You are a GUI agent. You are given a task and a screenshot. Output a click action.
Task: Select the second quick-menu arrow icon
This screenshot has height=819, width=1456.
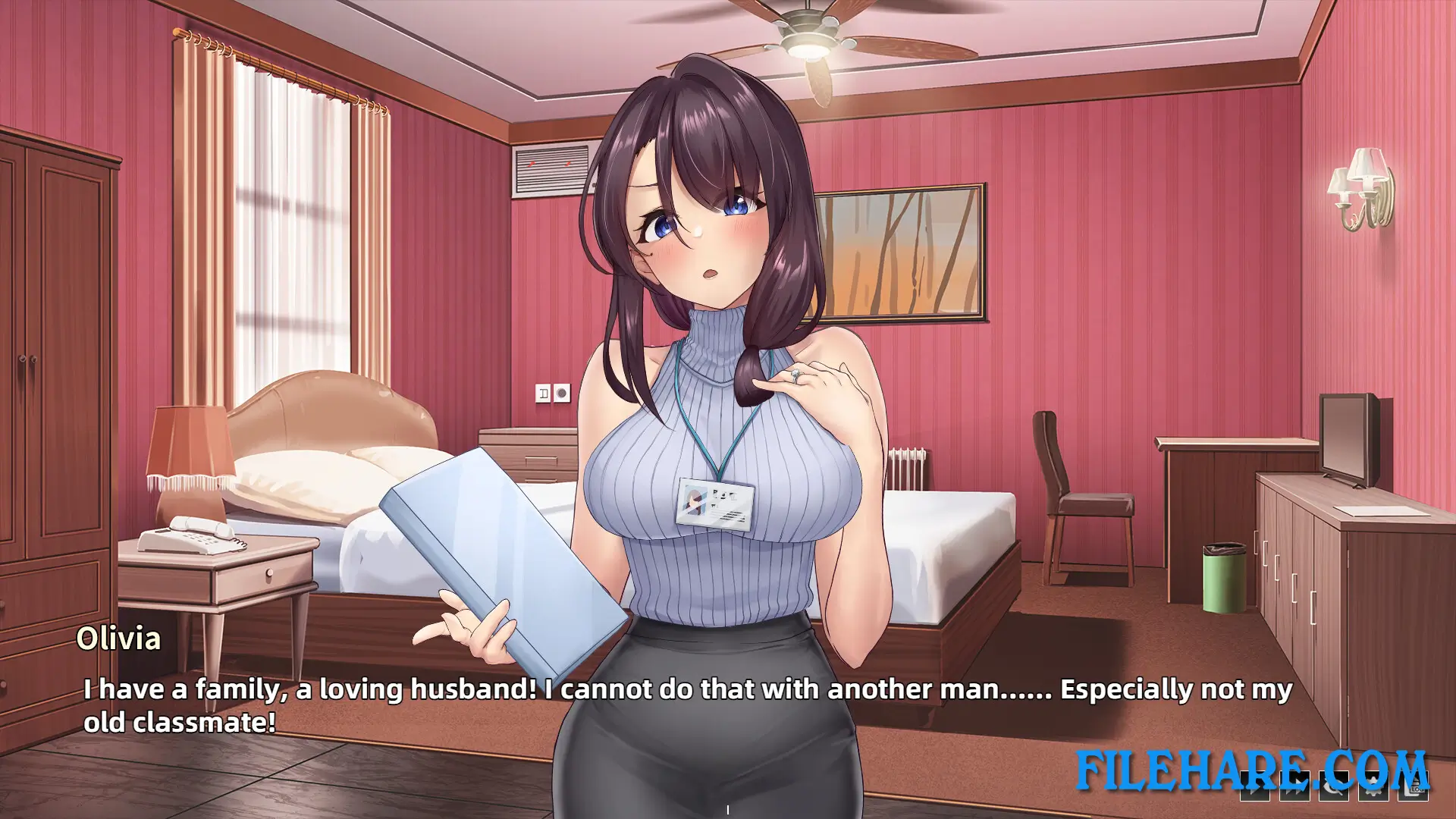pyautogui.click(x=1294, y=786)
